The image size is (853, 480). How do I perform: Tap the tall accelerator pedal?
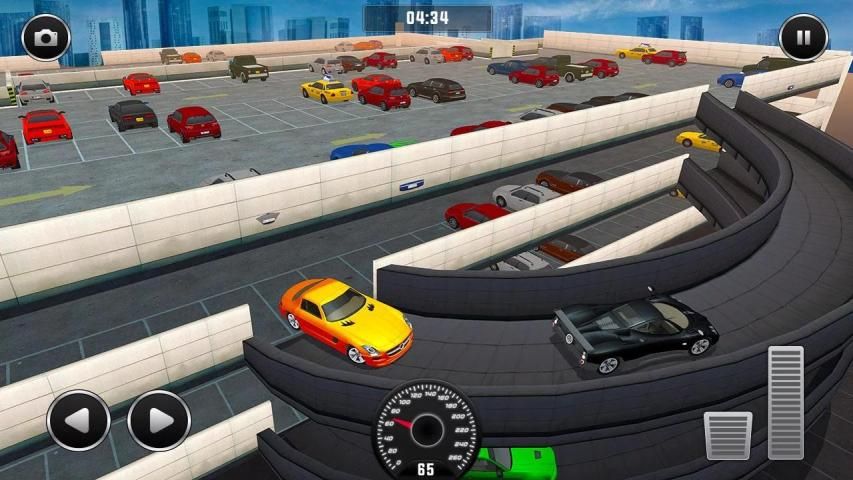point(786,402)
